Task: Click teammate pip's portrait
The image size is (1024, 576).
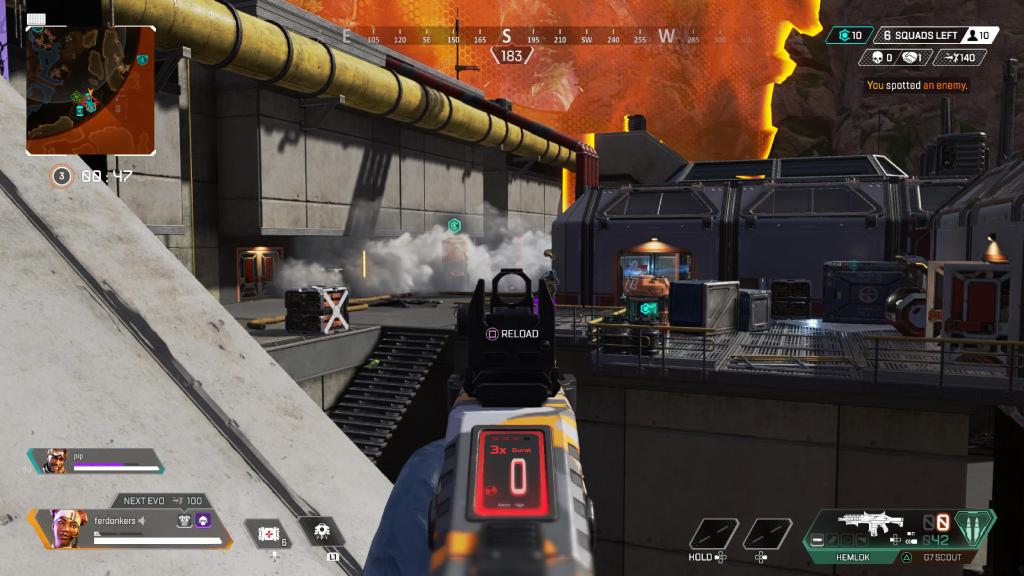Action: pyautogui.click(x=55, y=461)
